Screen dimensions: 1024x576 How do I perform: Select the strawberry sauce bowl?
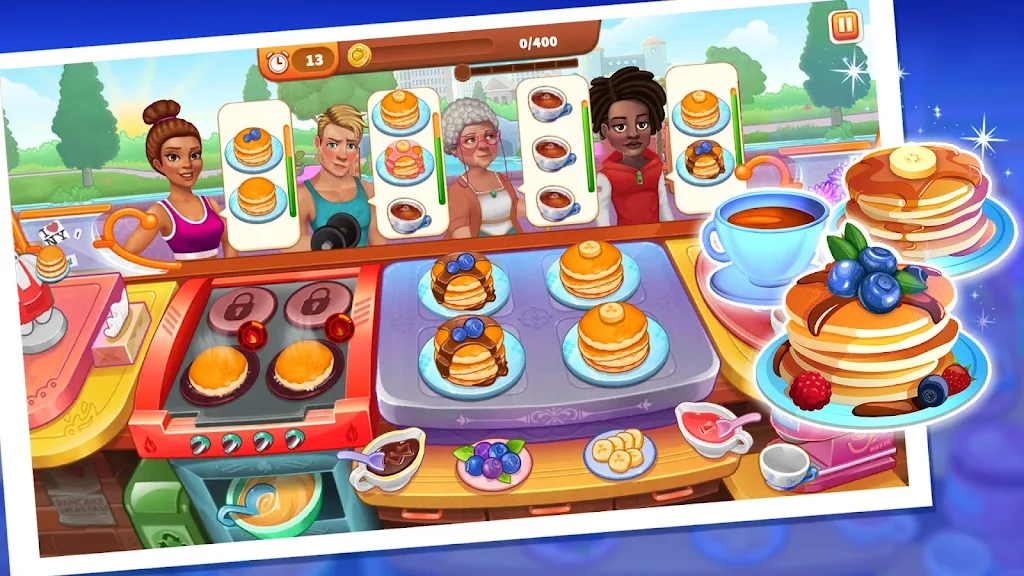tap(712, 427)
